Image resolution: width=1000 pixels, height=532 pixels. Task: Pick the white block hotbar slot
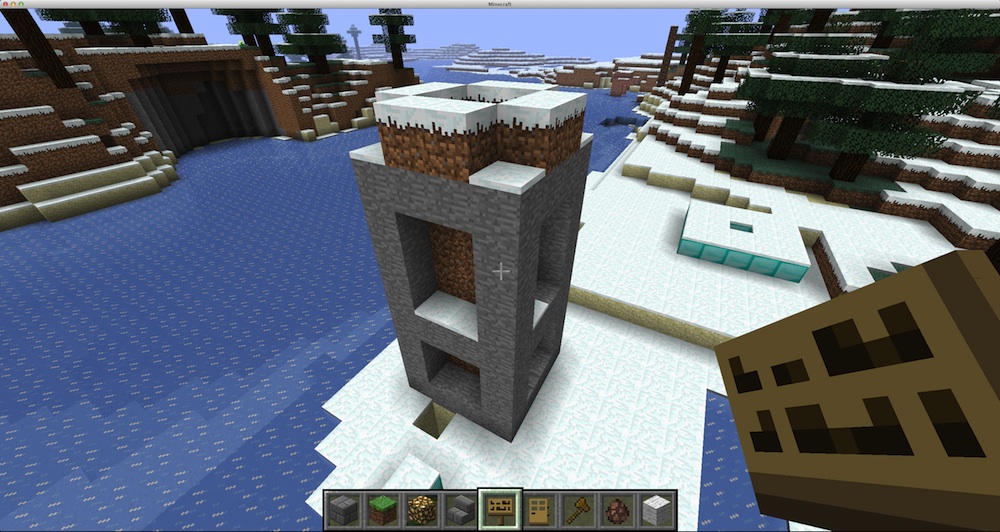(x=654, y=510)
